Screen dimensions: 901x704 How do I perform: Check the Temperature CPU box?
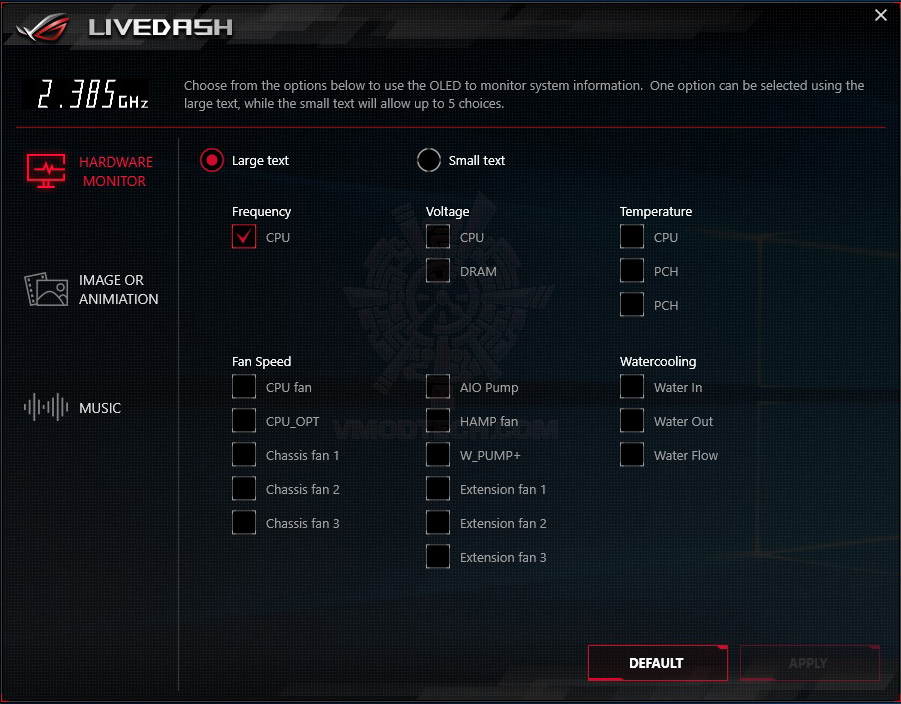632,237
